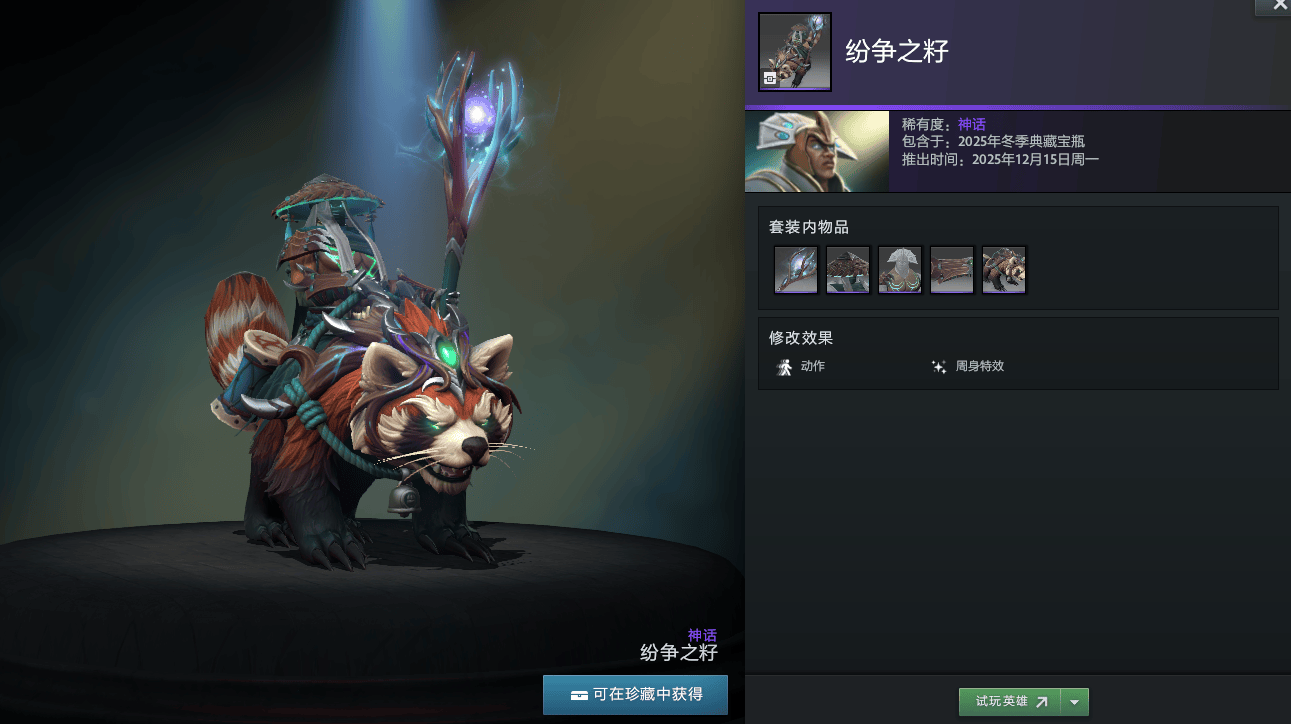1291x724 pixels.
Task: Open the 2025年冬季典藏宝瓶 treasure link
Action: [1021, 142]
